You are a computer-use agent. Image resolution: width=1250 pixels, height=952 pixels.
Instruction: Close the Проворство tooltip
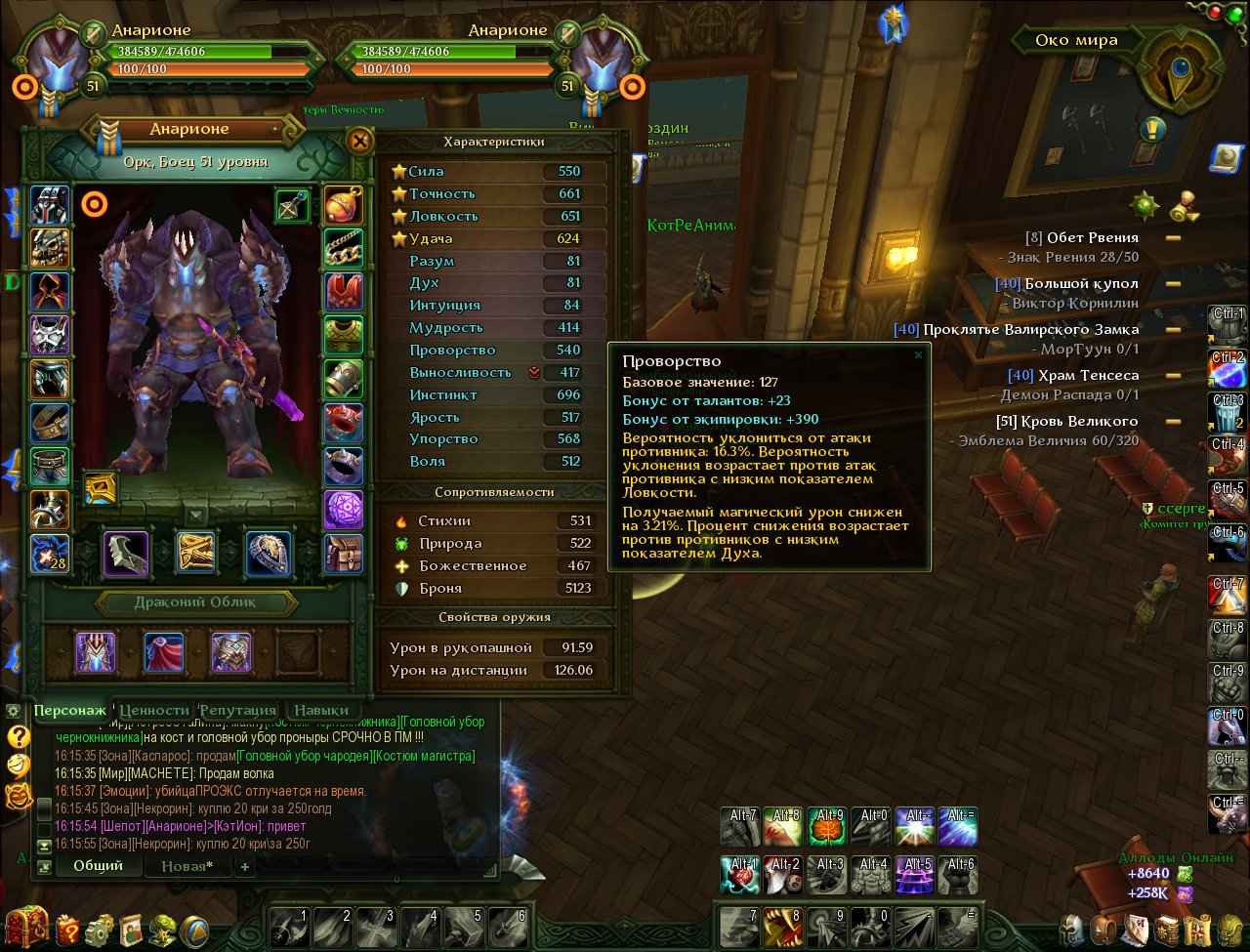(x=917, y=355)
